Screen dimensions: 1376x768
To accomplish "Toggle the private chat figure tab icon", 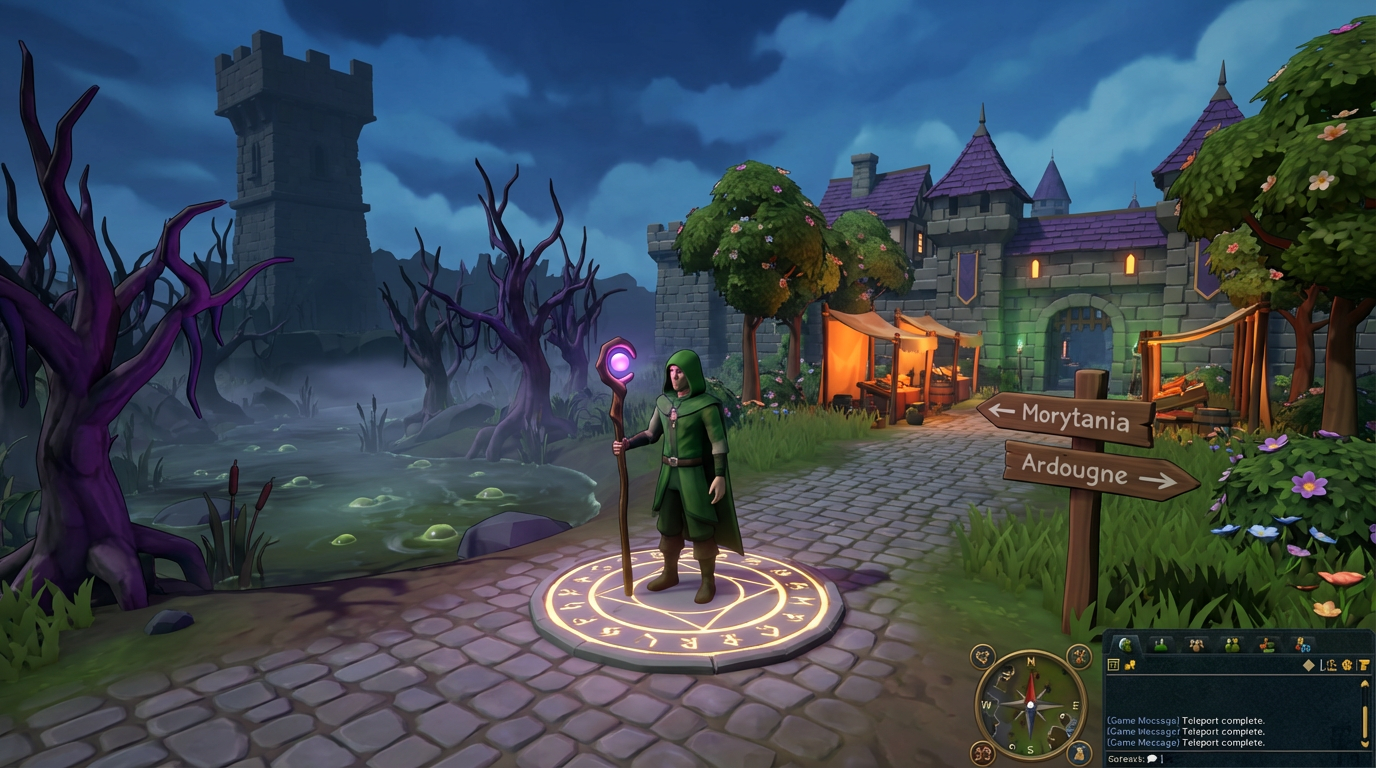I will tap(1160, 646).
